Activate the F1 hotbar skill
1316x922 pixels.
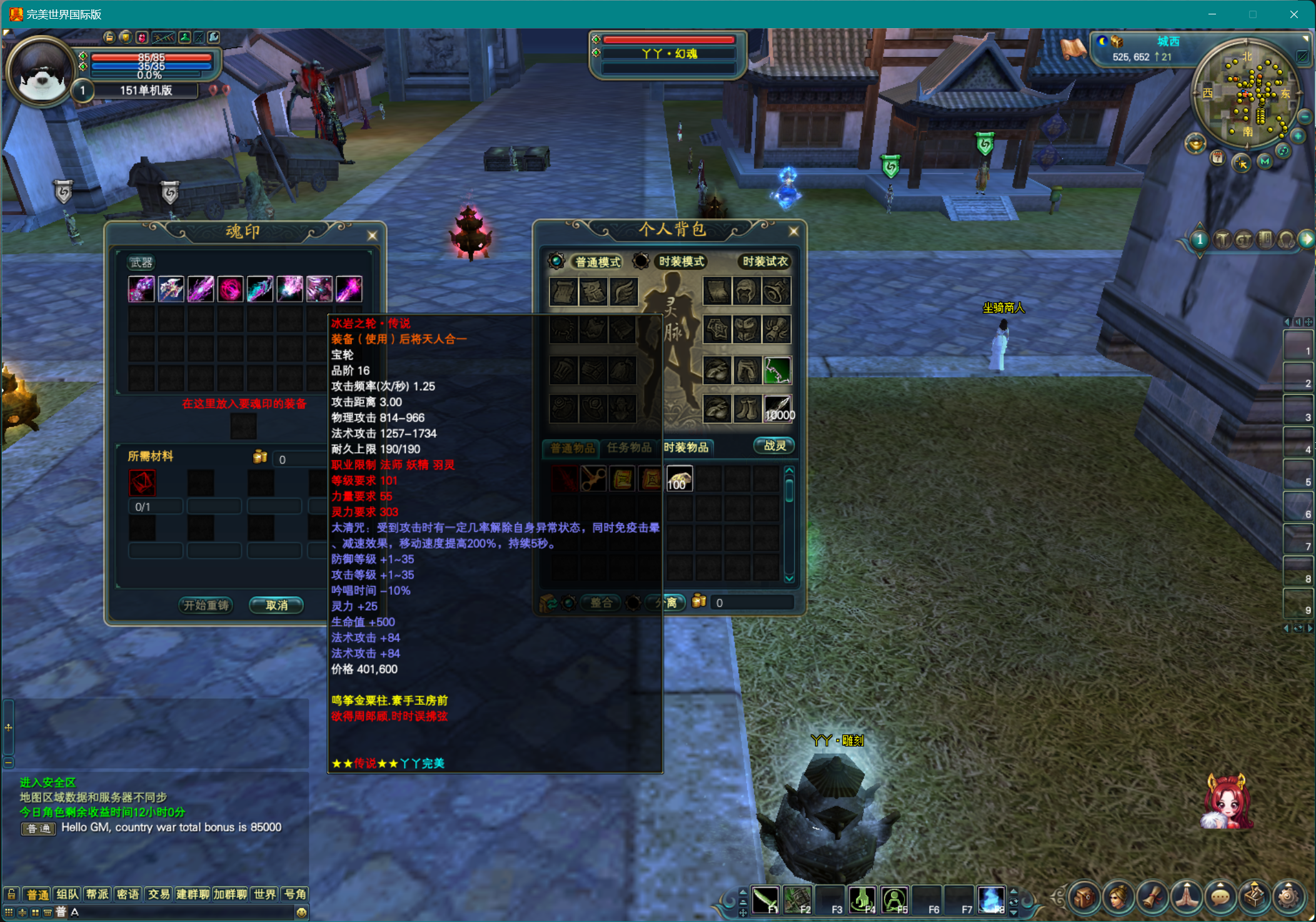[x=765, y=900]
